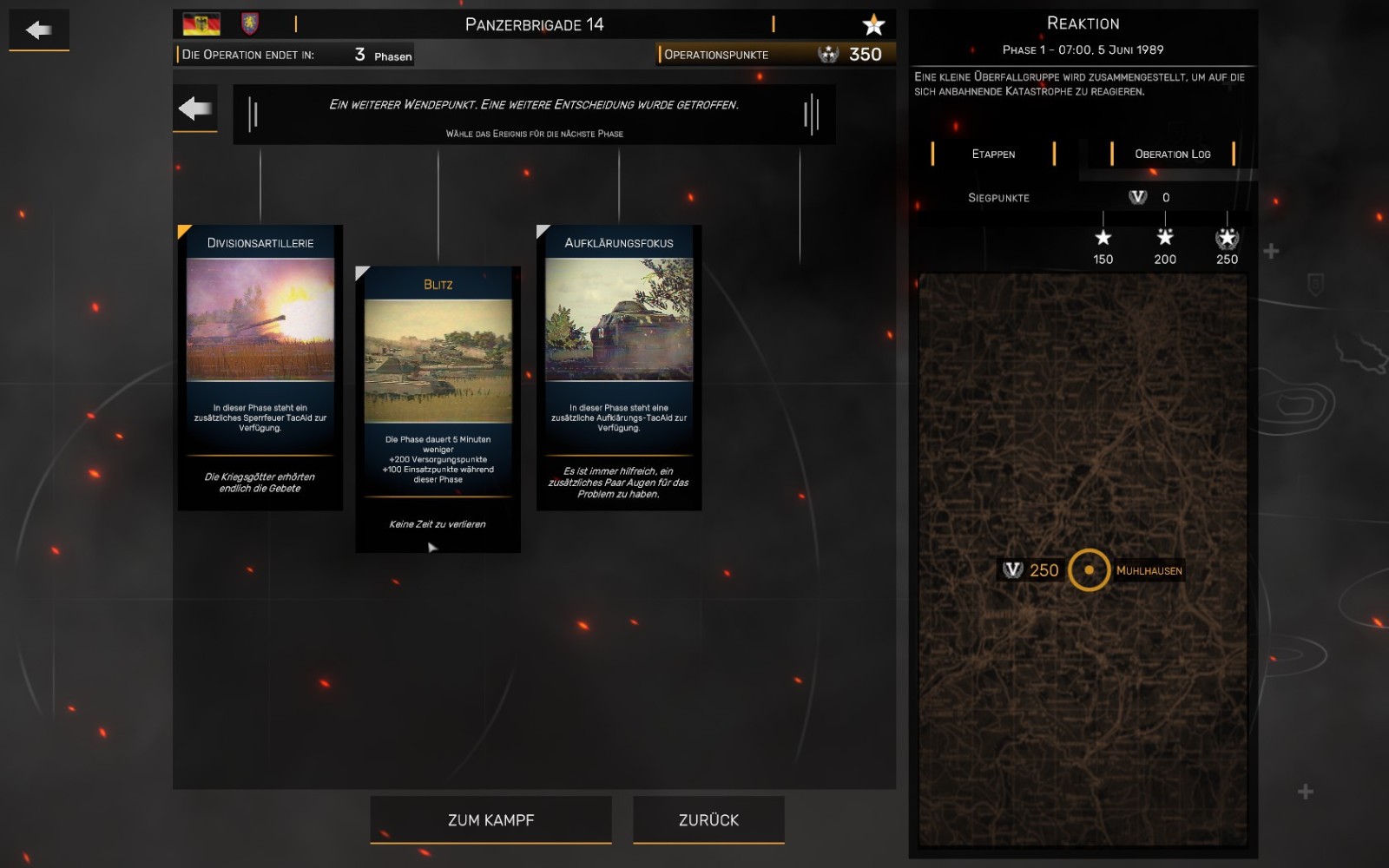Viewport: 1389px width, 868px height.
Task: Choose the Divisionsartillerie event card
Action: tap(260, 367)
